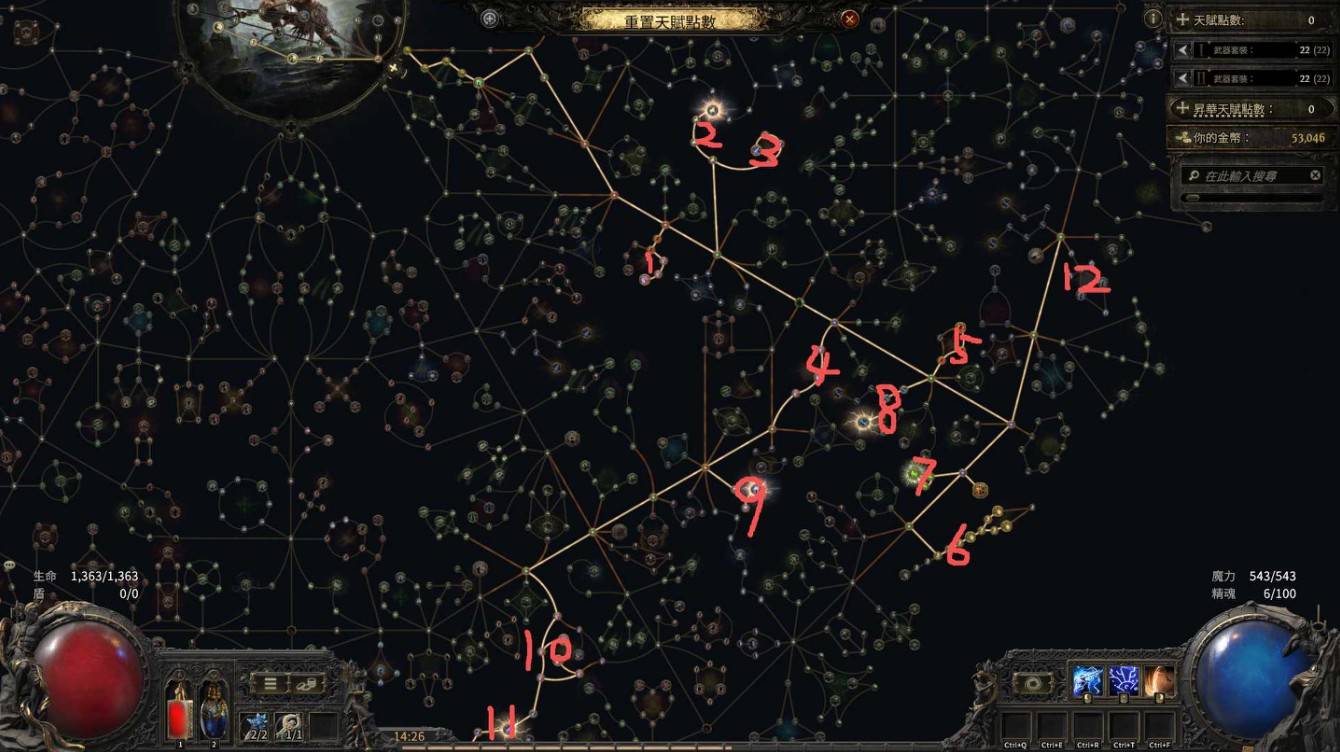This screenshot has width=1340, height=752.
Task: Select the ring item slot 1/1
Action: pos(289,724)
